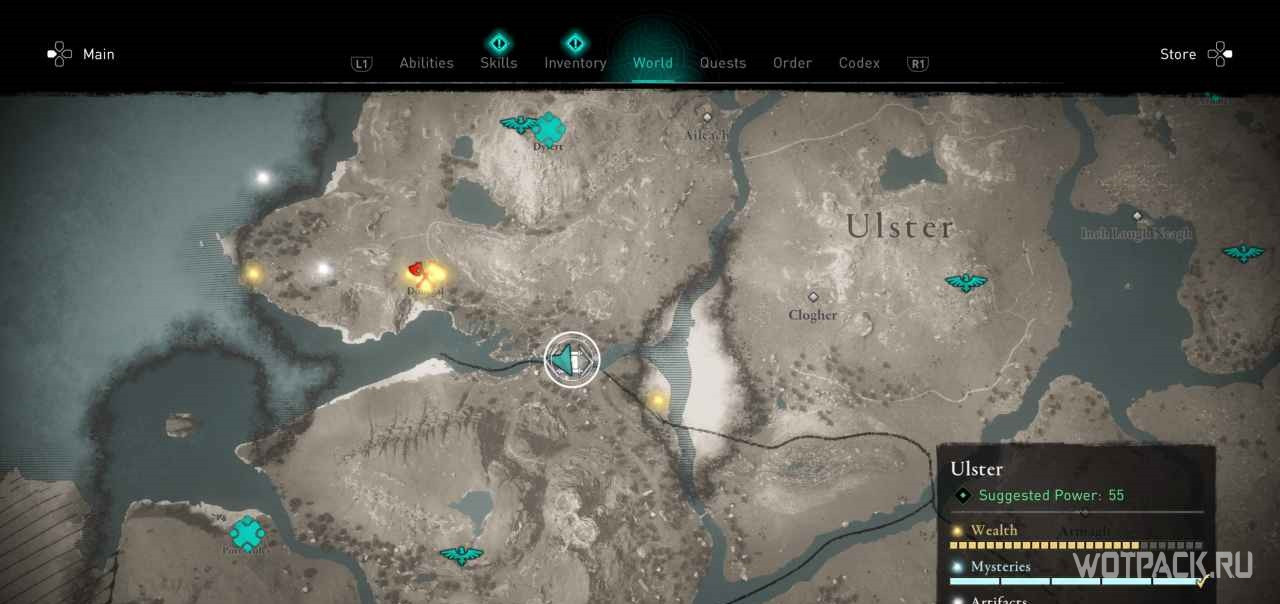Select the Dysert fast travel marker
The width and height of the screenshot is (1280, 604).
click(x=548, y=128)
